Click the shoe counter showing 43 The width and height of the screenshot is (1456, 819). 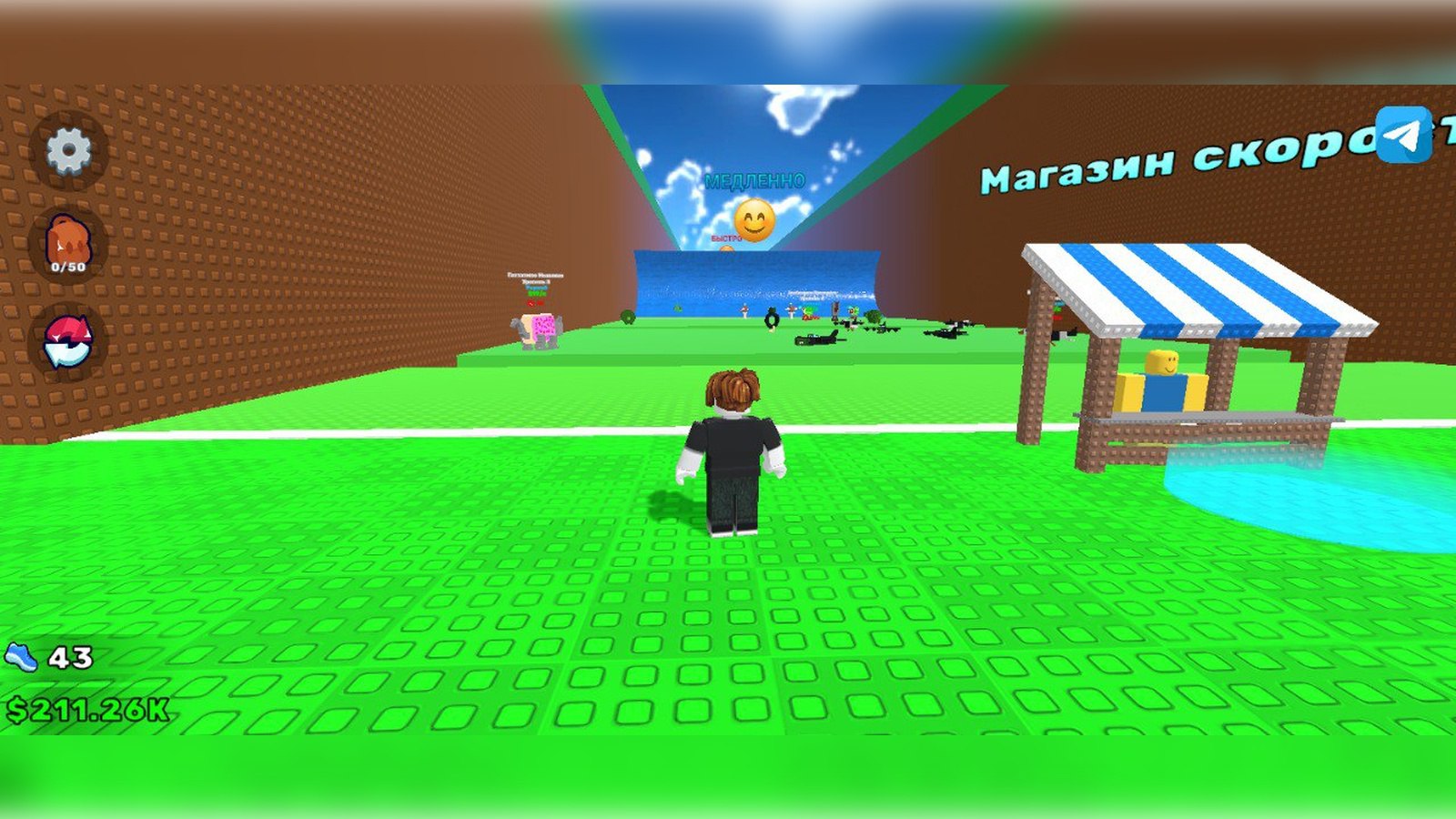pos(68,654)
